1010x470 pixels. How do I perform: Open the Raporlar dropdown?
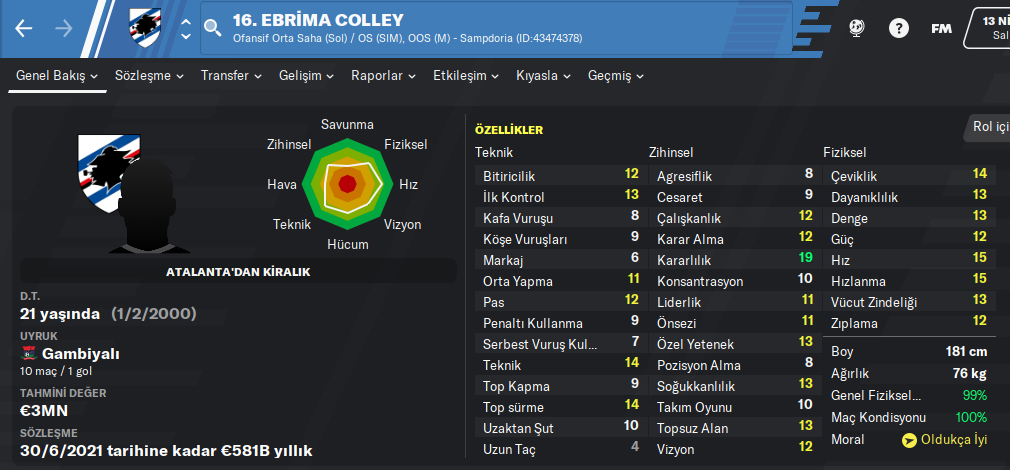pyautogui.click(x=384, y=76)
